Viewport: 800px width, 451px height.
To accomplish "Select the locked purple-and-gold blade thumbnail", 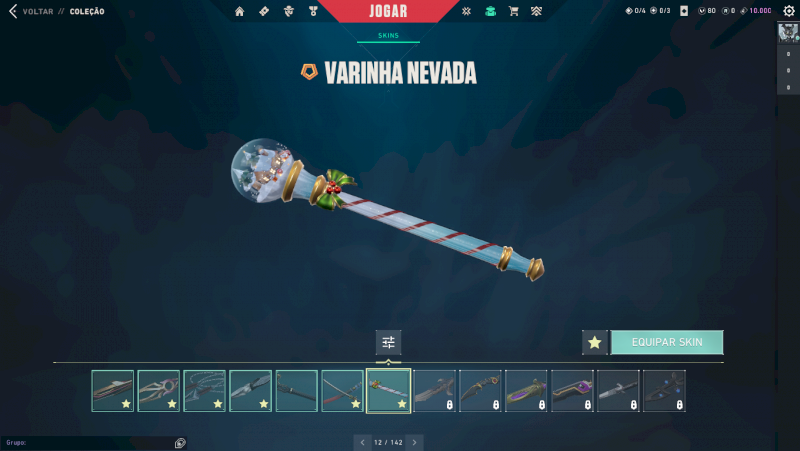I will point(527,391).
